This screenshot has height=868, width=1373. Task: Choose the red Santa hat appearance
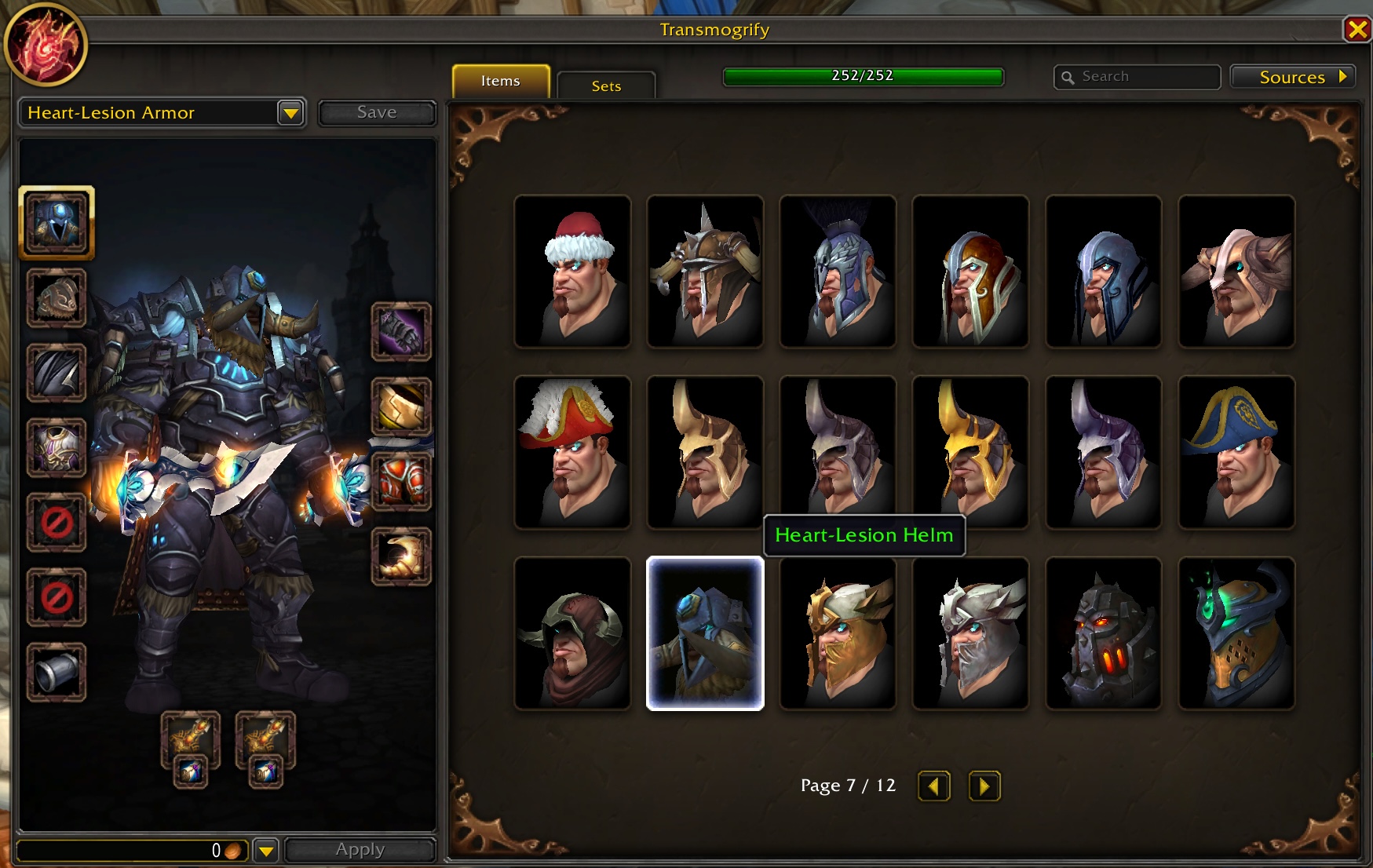(x=572, y=272)
